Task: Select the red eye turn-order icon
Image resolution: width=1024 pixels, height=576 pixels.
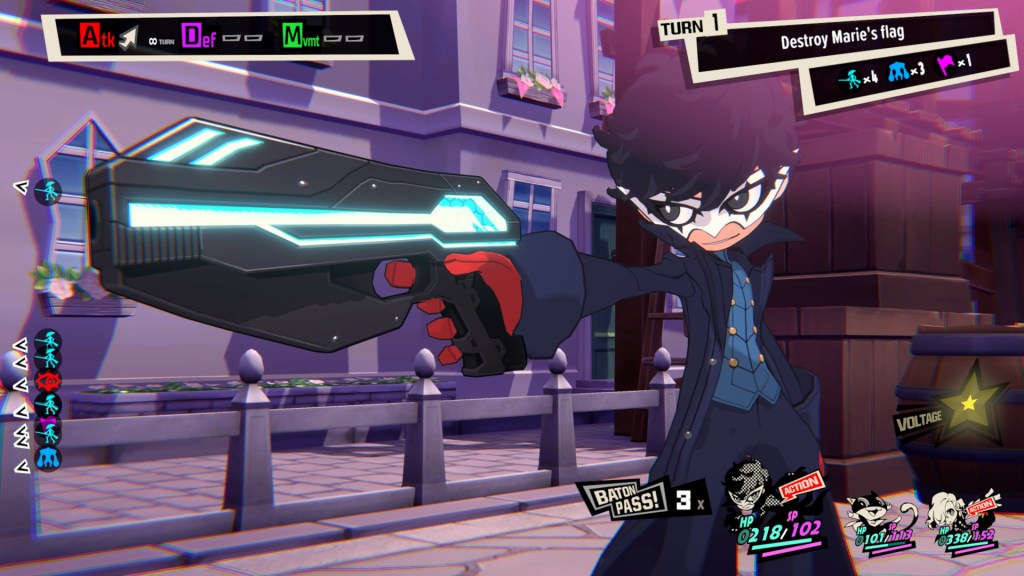Action: [x=48, y=382]
